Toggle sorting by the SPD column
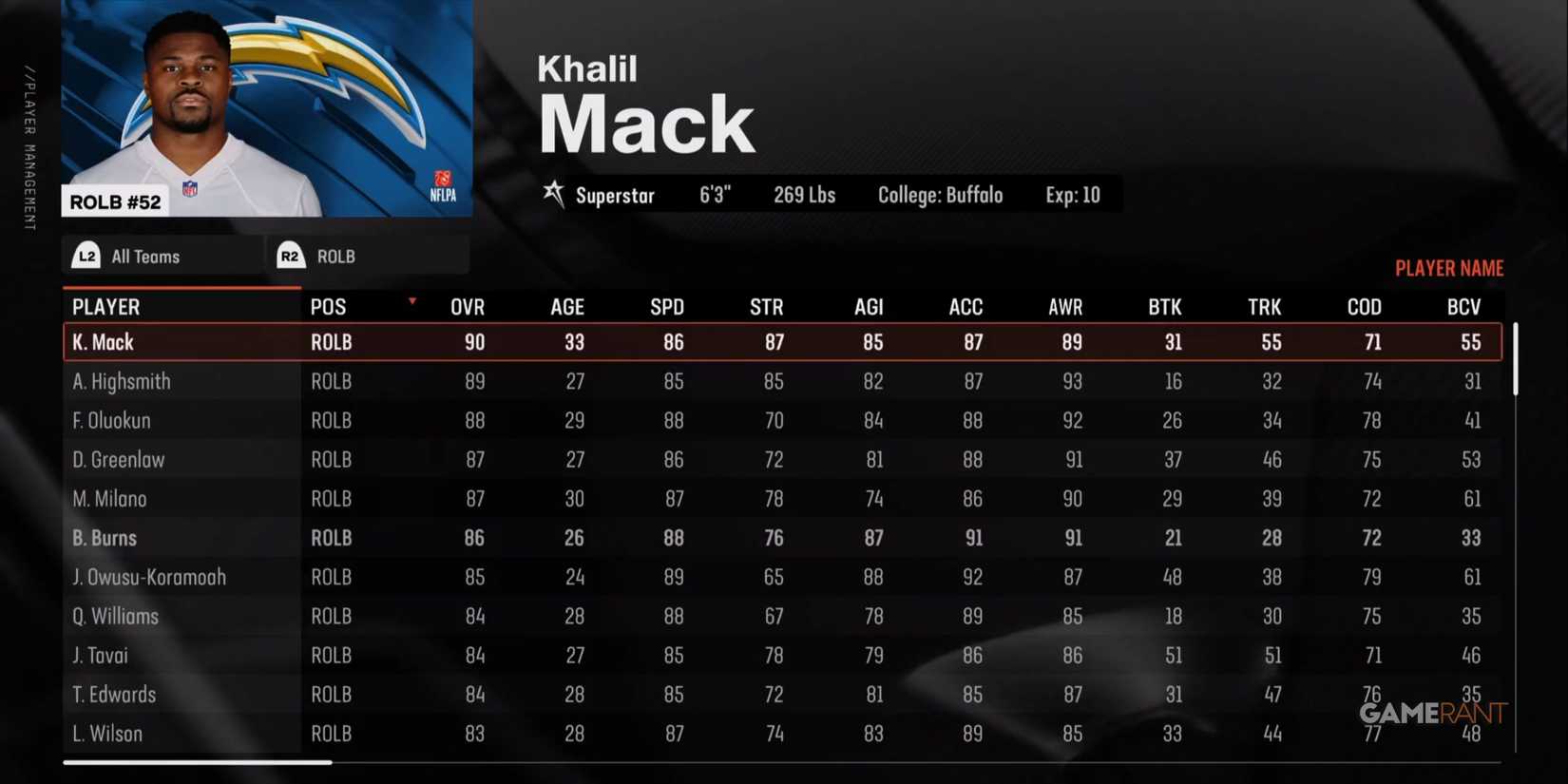This screenshot has width=1568, height=784. tap(667, 306)
